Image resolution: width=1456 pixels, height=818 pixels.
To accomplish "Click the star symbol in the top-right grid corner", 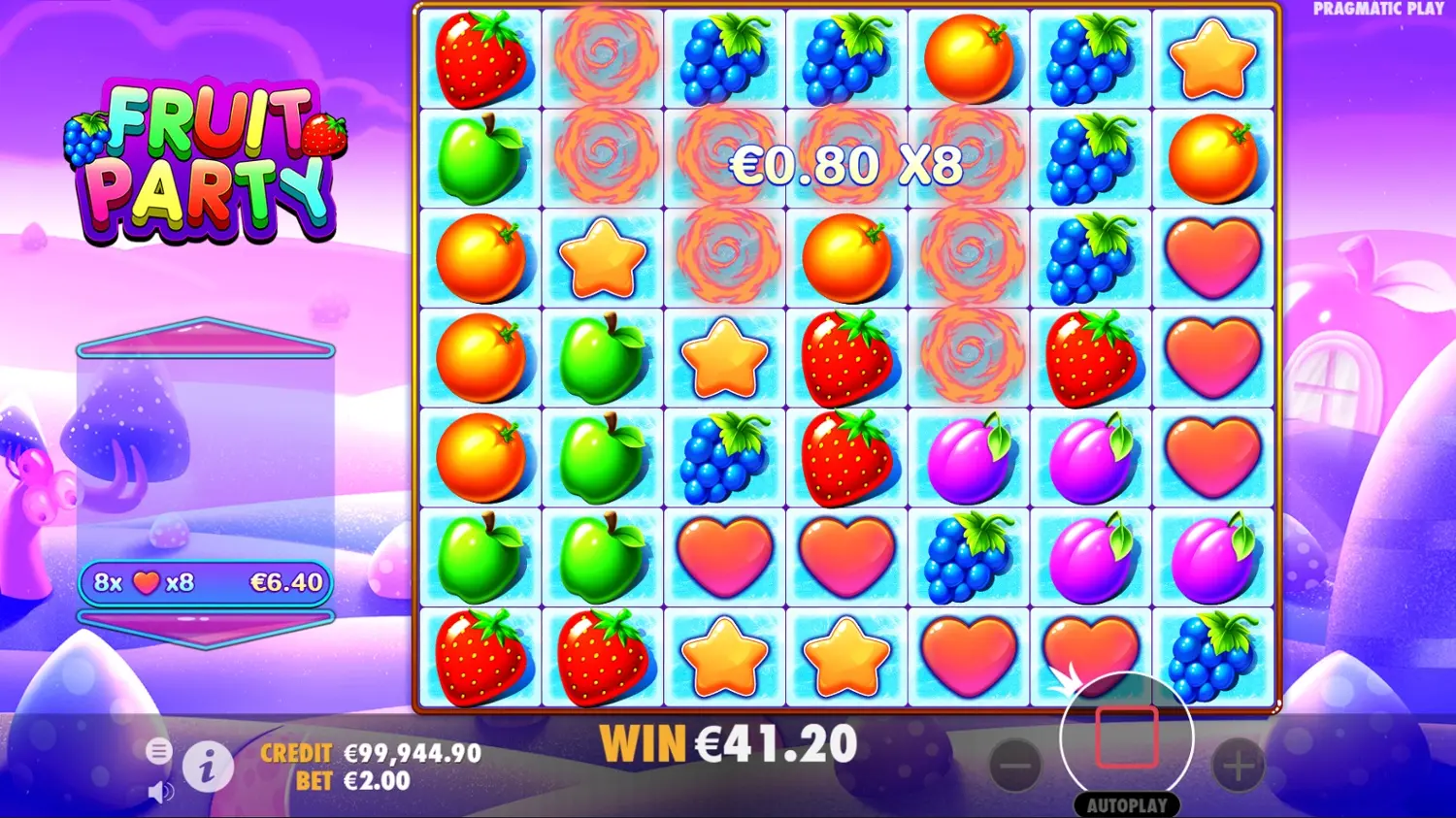I will (x=1212, y=58).
